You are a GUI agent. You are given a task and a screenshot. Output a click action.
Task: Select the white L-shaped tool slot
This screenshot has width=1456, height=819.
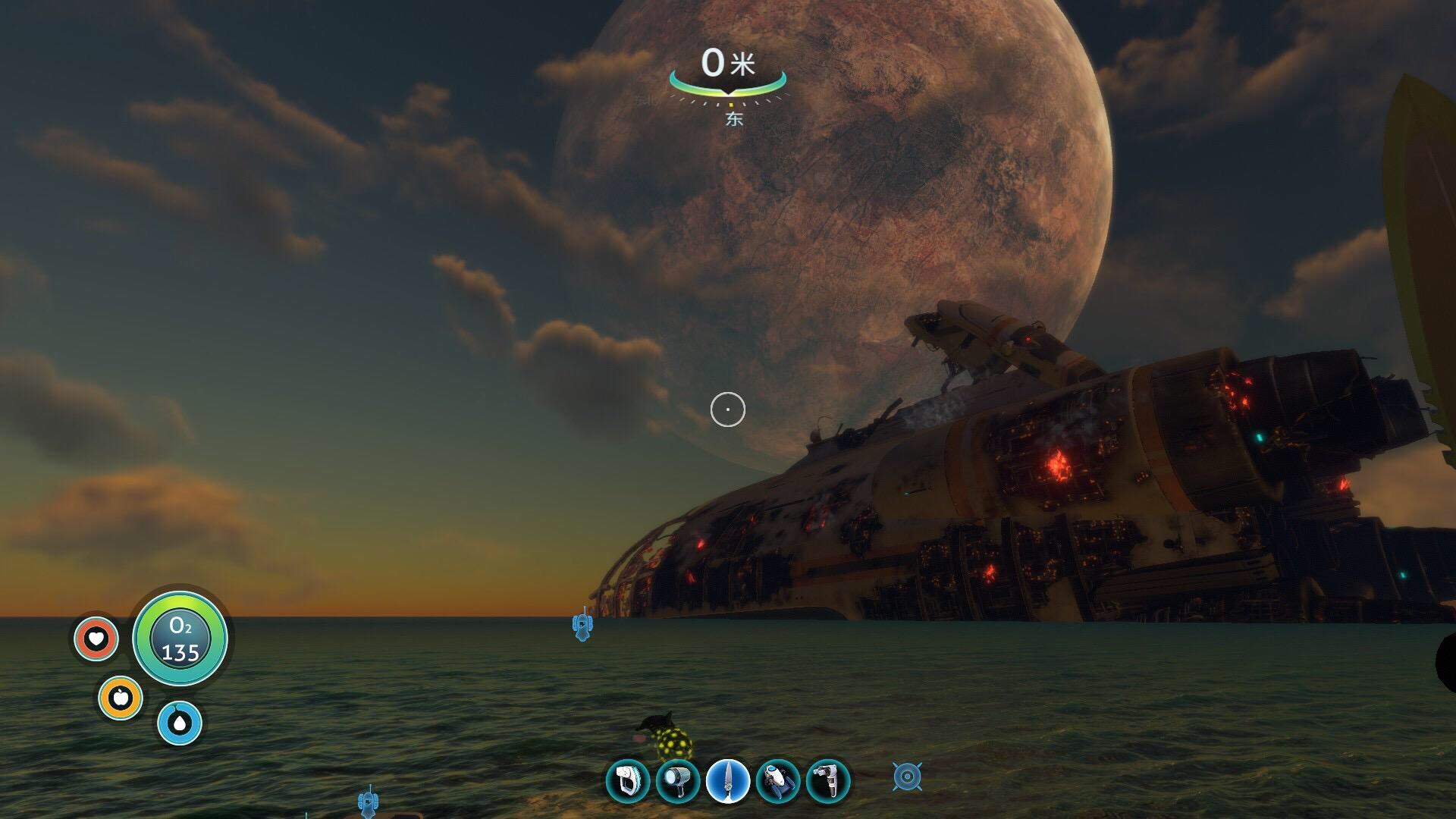[827, 781]
